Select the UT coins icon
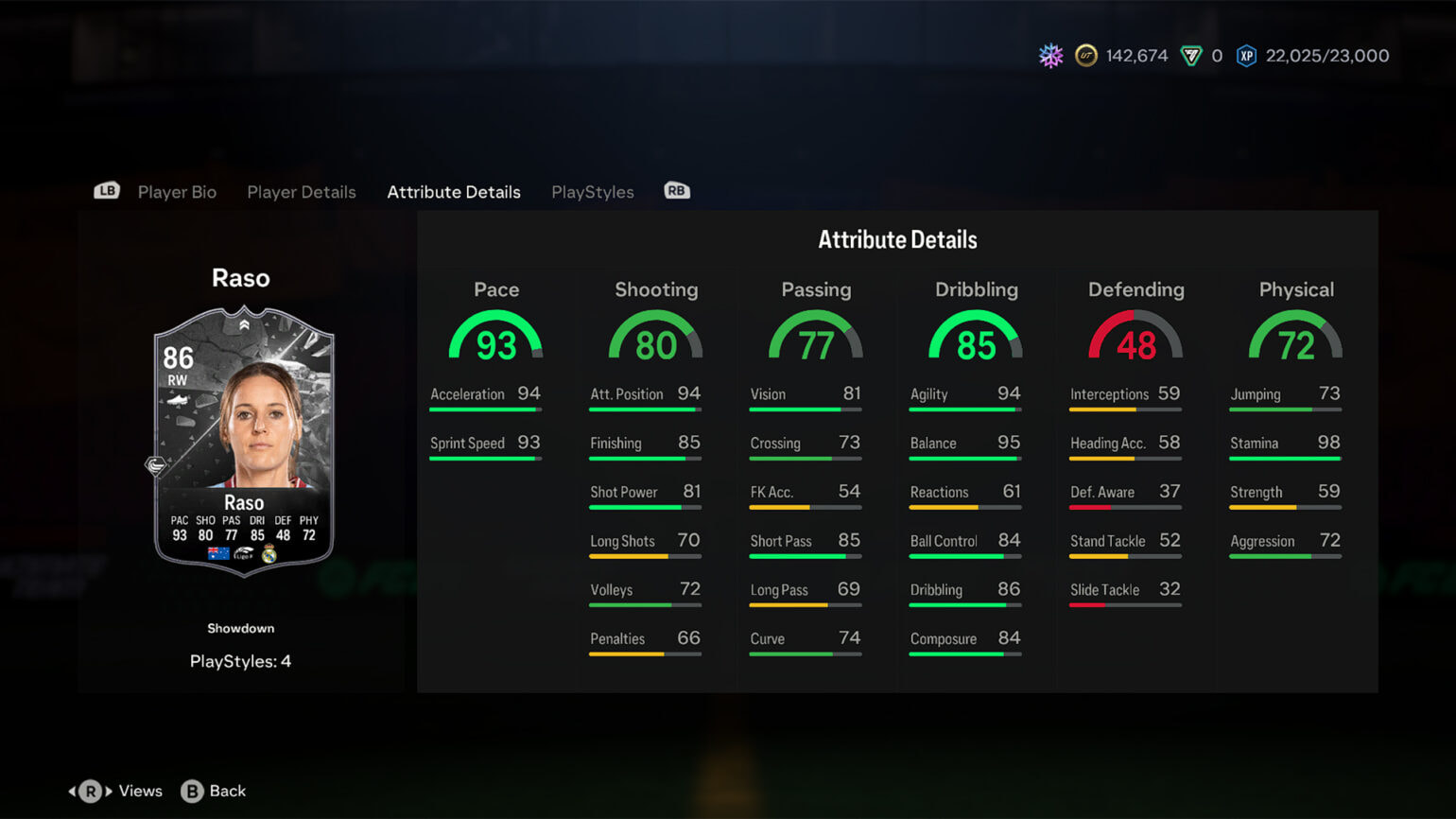This screenshot has width=1456, height=819. pyautogui.click(x=1085, y=56)
